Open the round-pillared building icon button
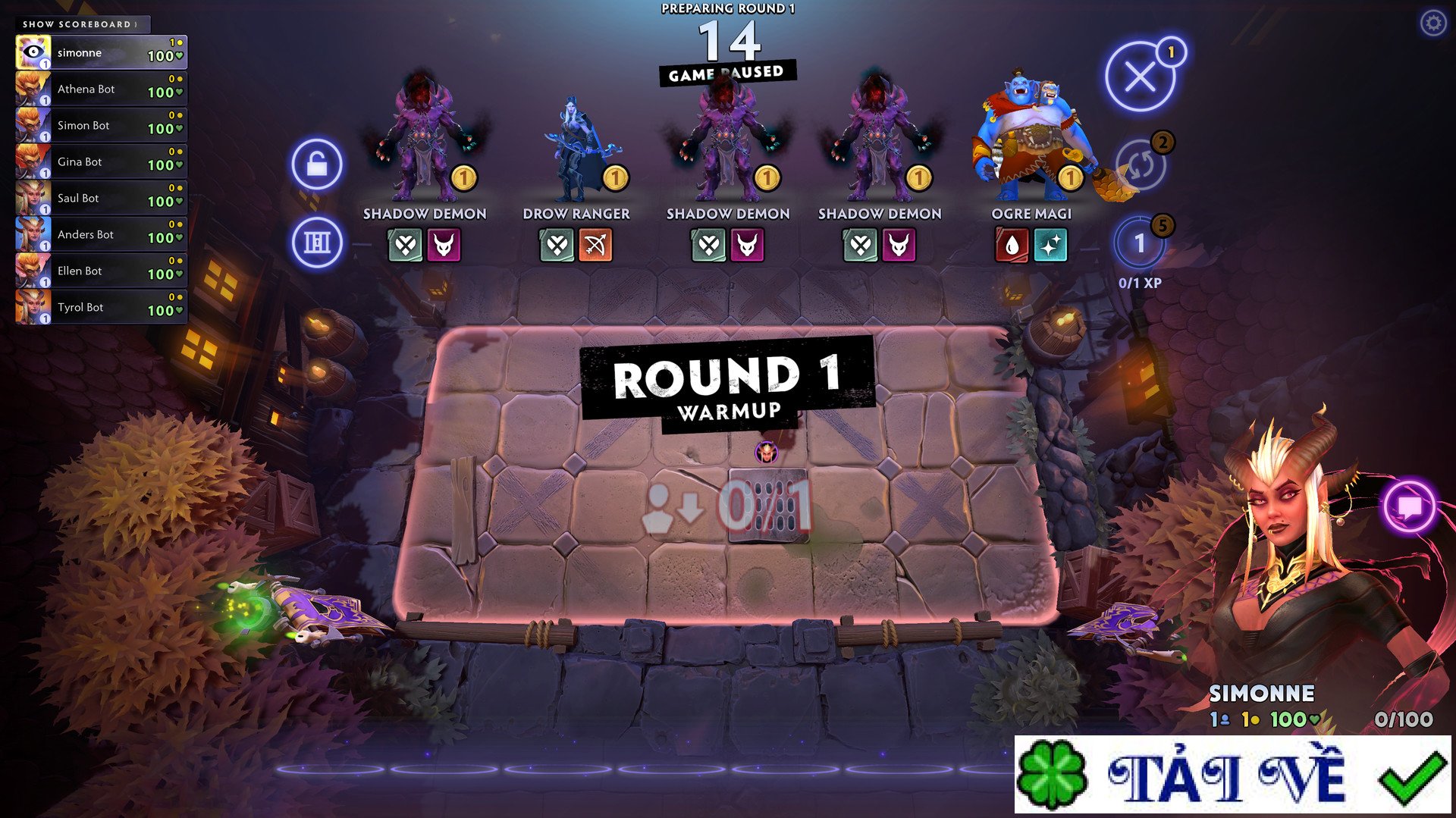Viewport: 1456px width, 818px height. 317,243
